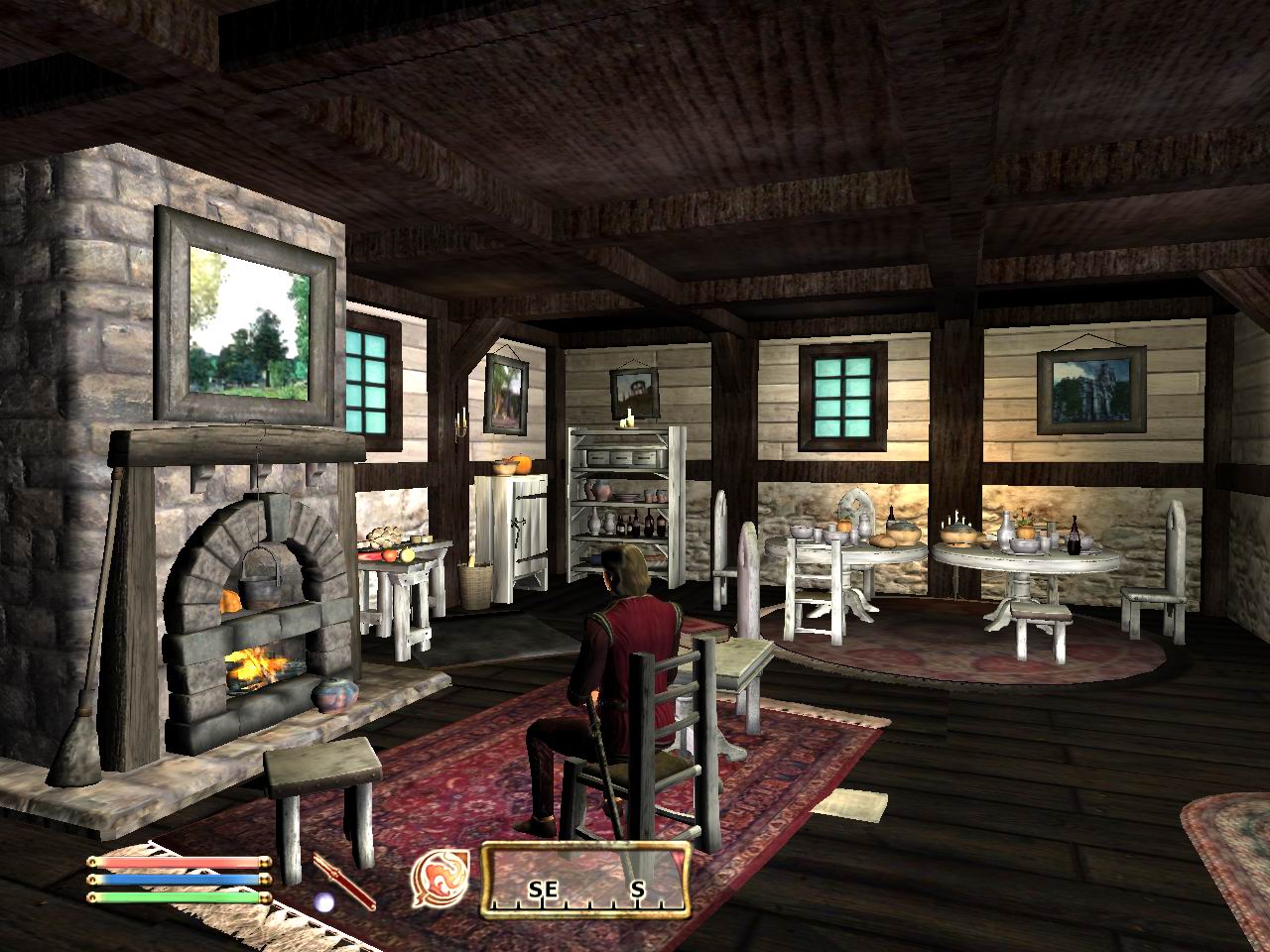Click the blue magicka bar
This screenshot has height=952, width=1270.
coord(179,877)
